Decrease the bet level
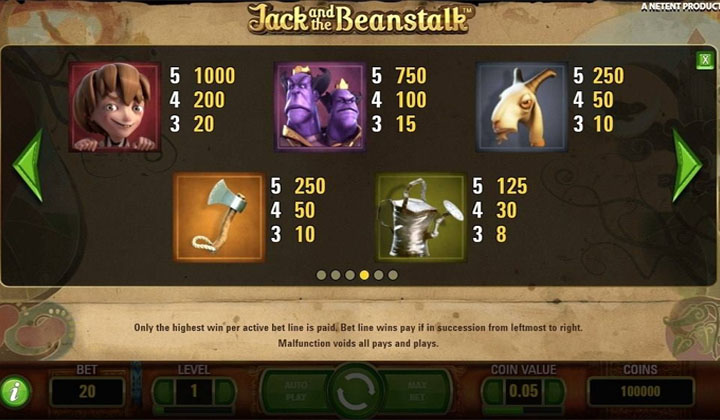720x420 pixels. pos(161,392)
